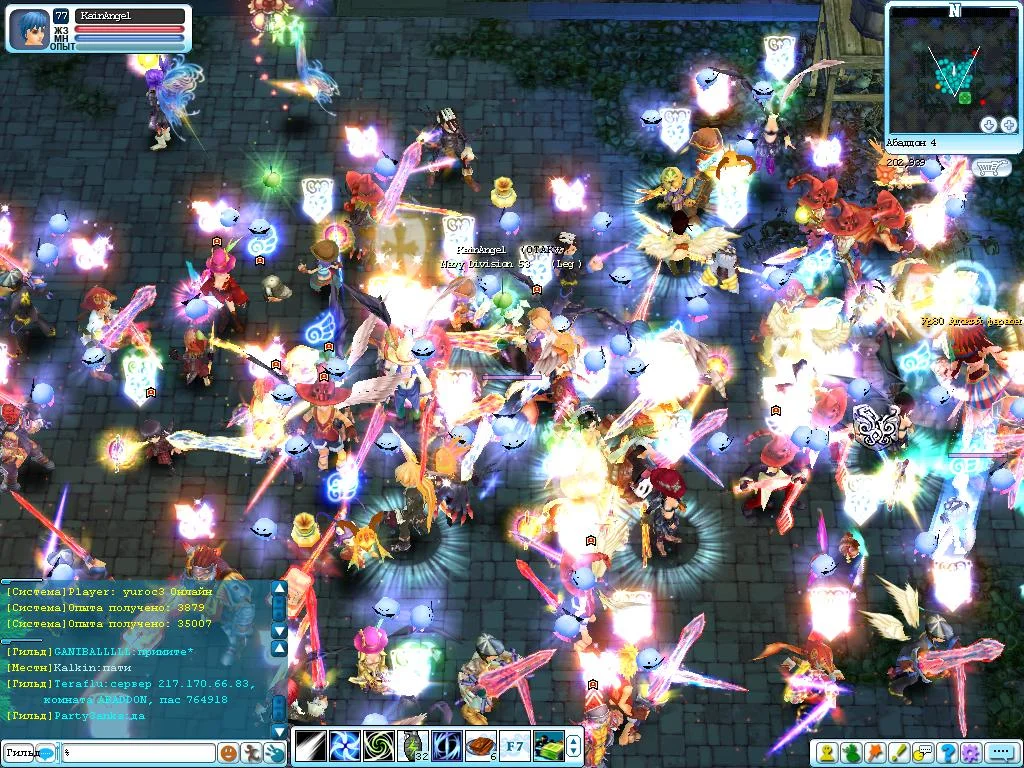Click the hotbar page up/down switcher

(x=573, y=746)
